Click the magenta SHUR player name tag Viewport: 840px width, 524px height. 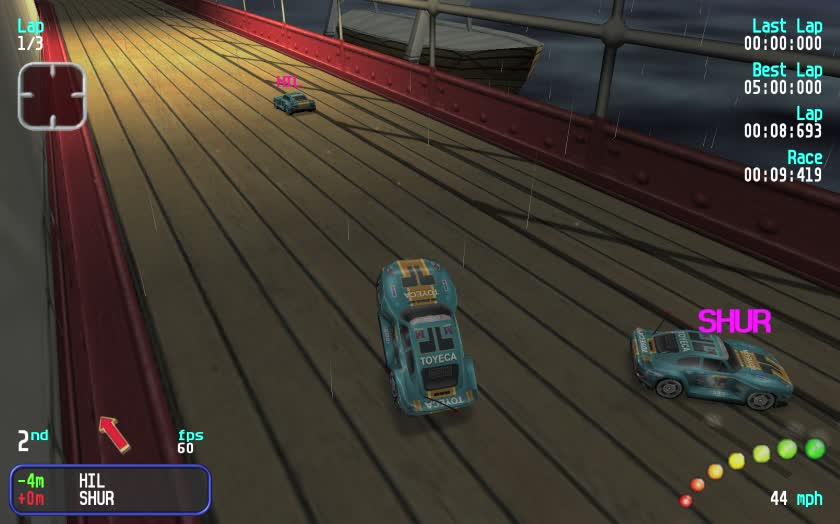pos(734,322)
